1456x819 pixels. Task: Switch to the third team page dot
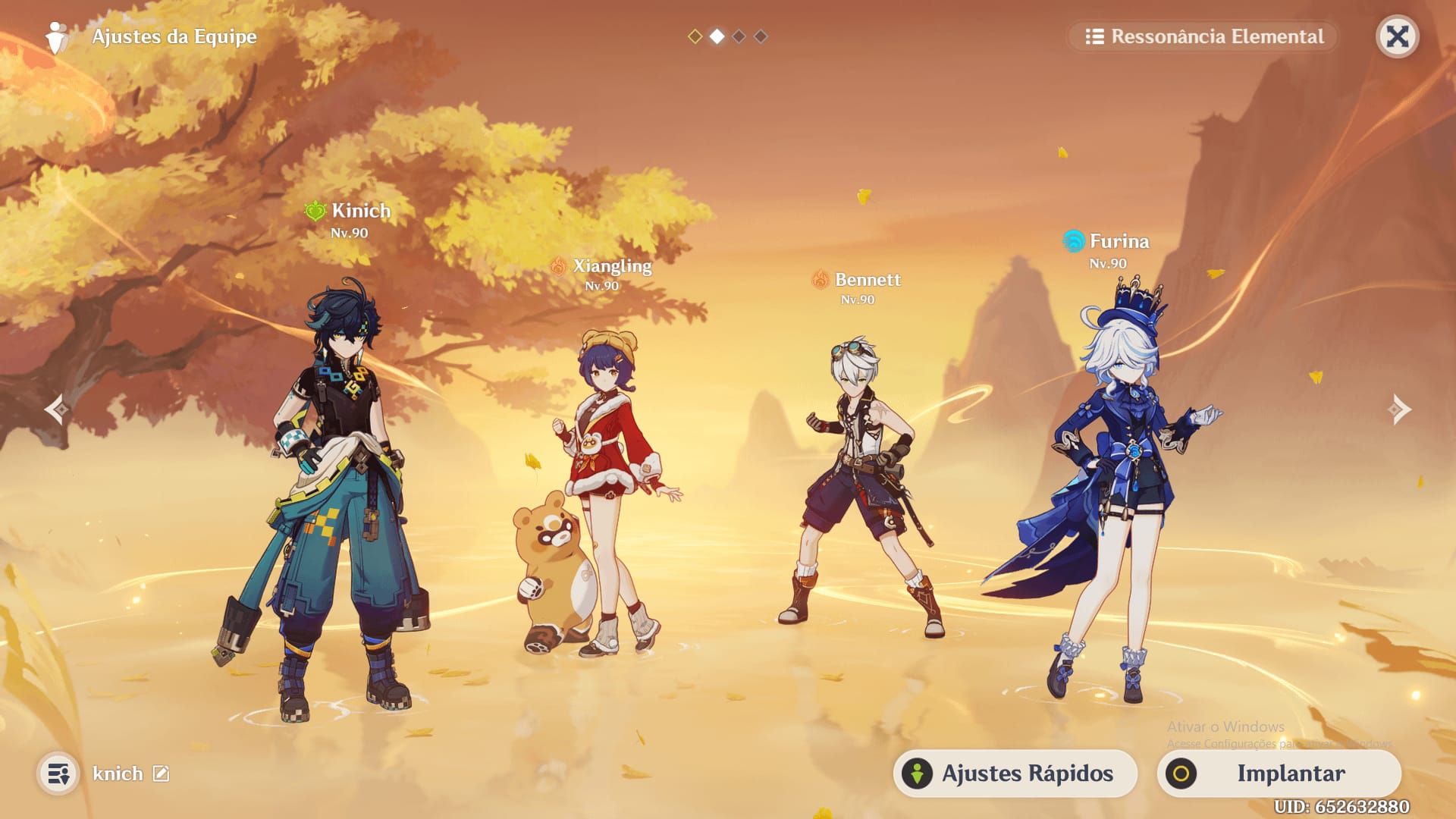pyautogui.click(x=739, y=36)
